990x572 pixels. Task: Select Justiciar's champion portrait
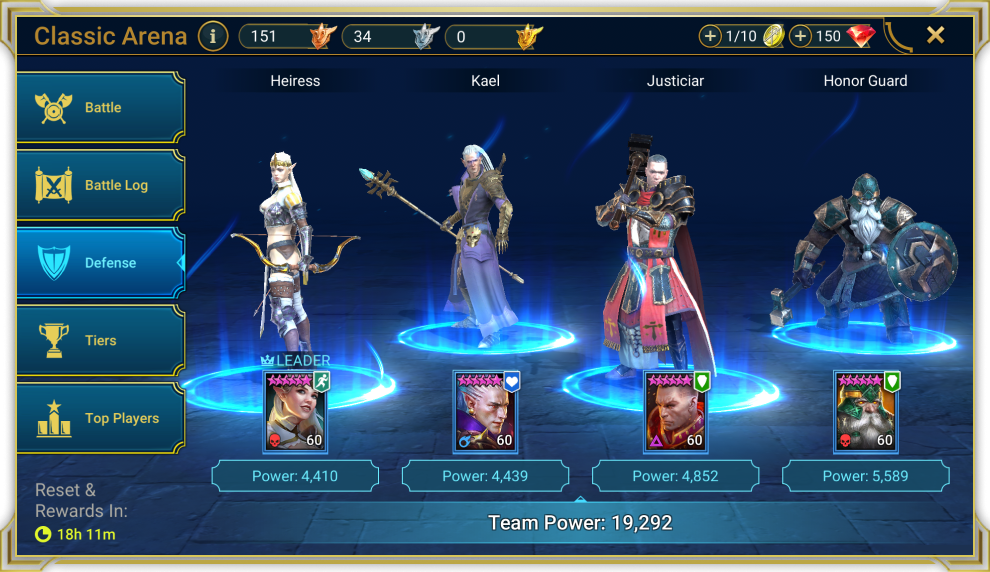pyautogui.click(x=675, y=411)
